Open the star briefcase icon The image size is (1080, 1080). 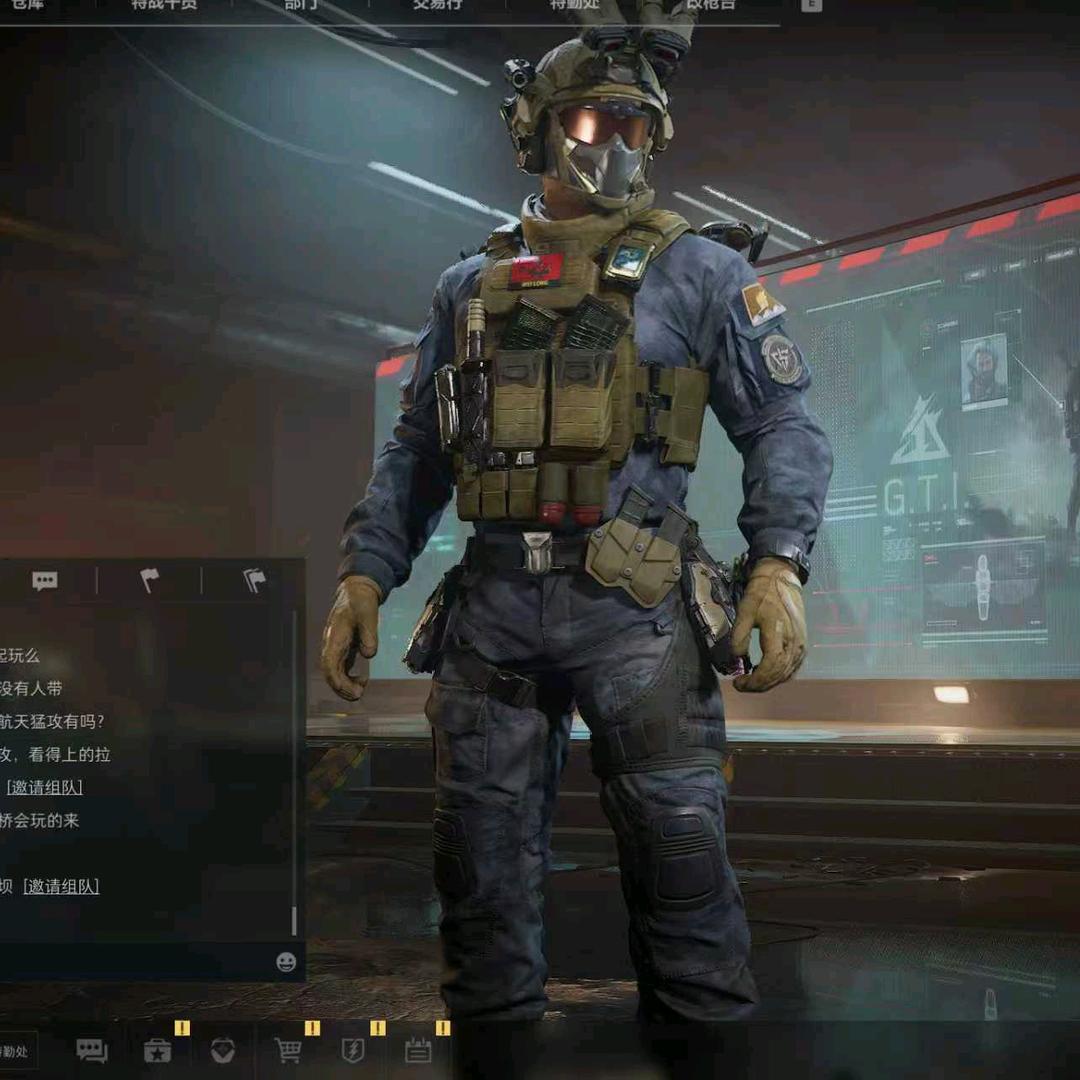point(158,1050)
